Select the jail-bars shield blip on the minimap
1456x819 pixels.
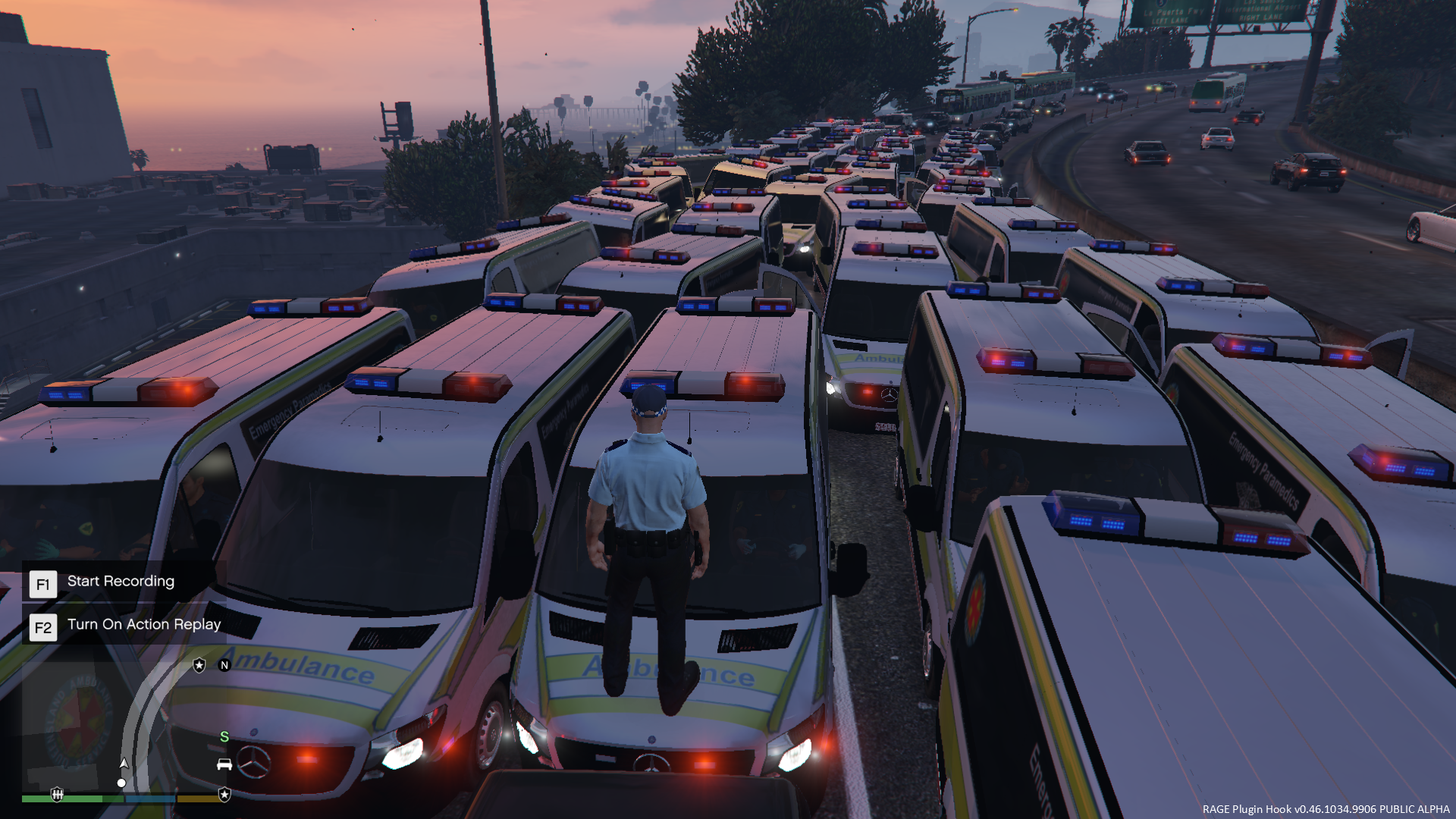57,794
